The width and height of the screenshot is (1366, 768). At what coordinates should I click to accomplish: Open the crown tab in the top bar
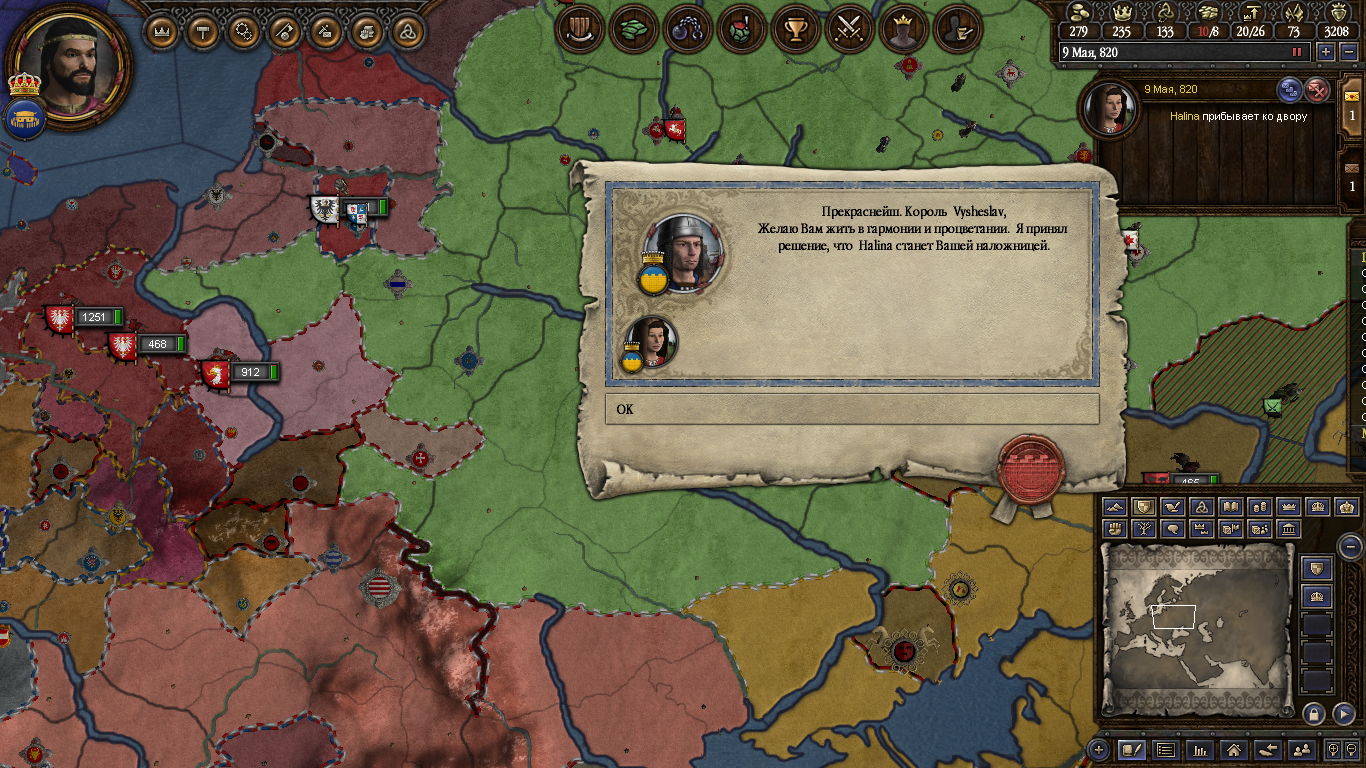tap(163, 31)
